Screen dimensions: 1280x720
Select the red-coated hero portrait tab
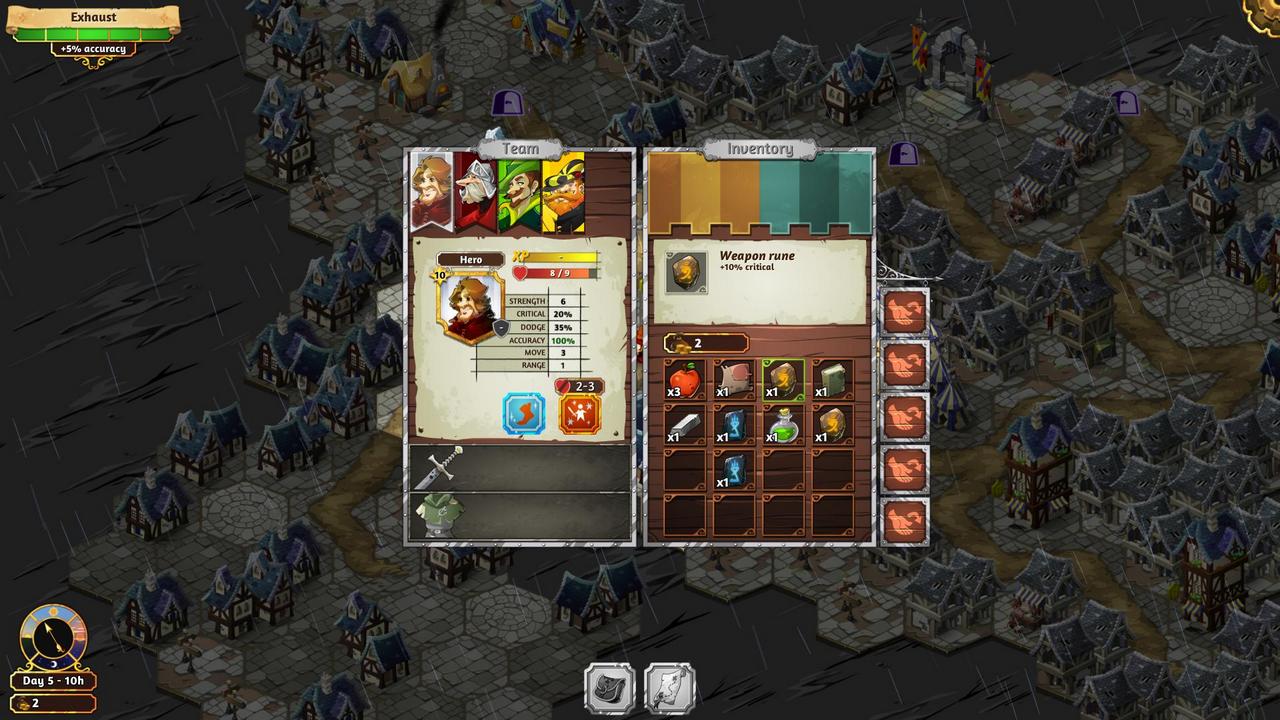[x=432, y=190]
